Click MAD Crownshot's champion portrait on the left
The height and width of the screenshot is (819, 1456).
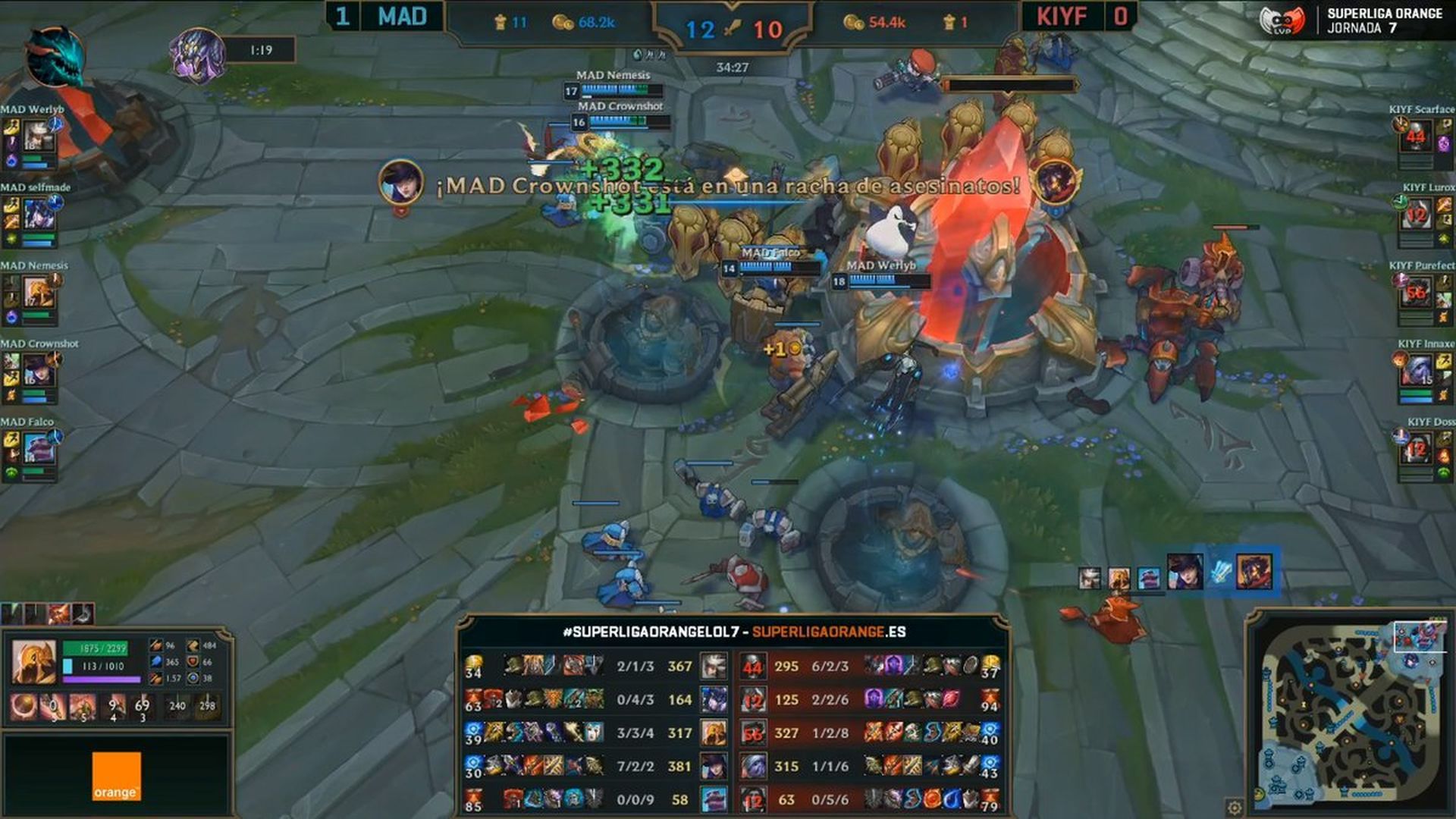coord(38,371)
